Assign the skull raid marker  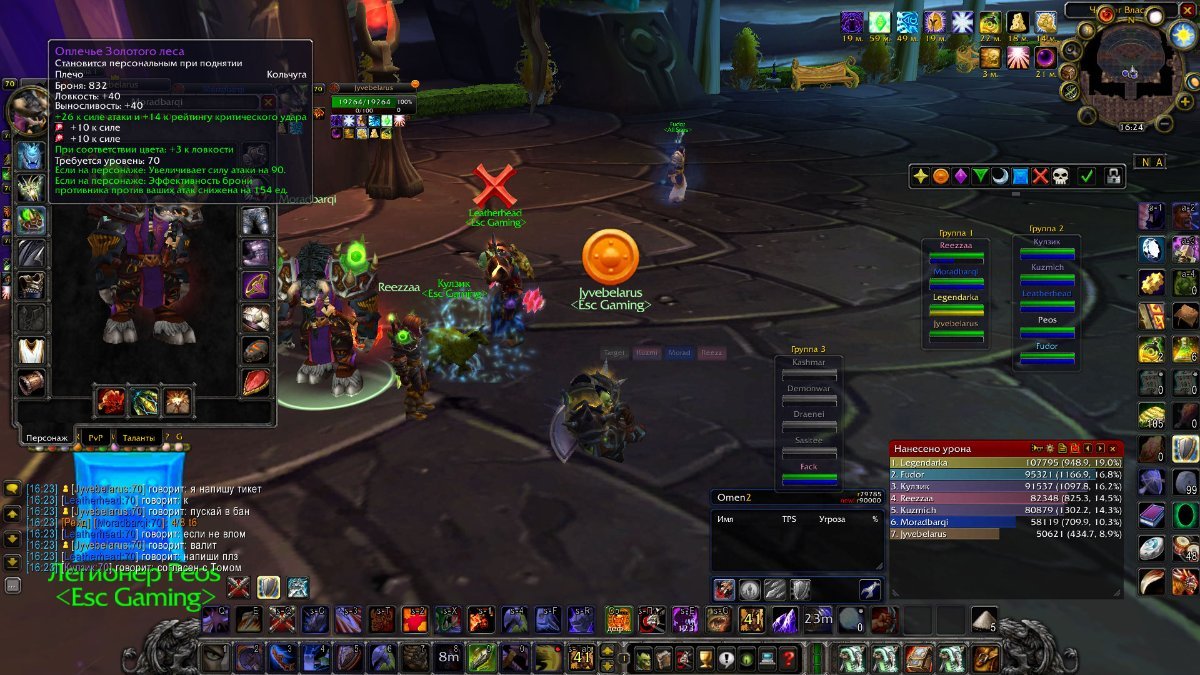[1059, 176]
